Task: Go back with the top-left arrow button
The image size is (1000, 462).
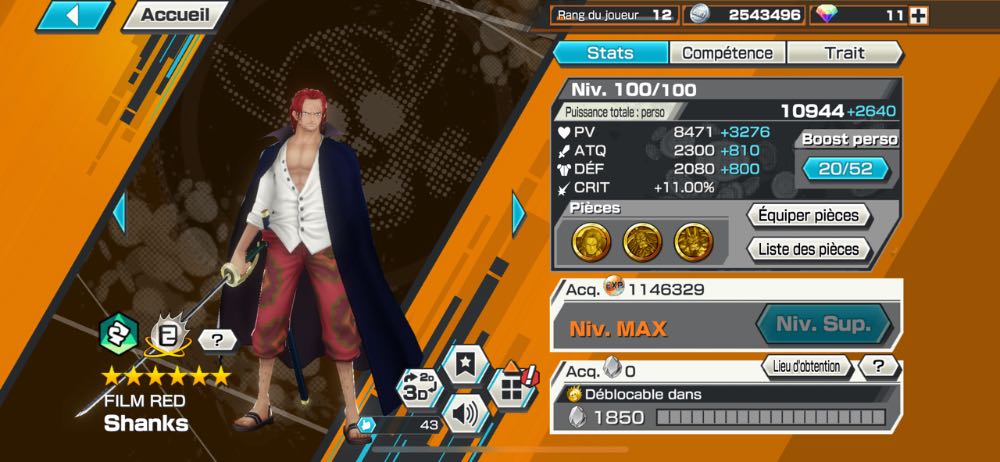Action: 74,15
